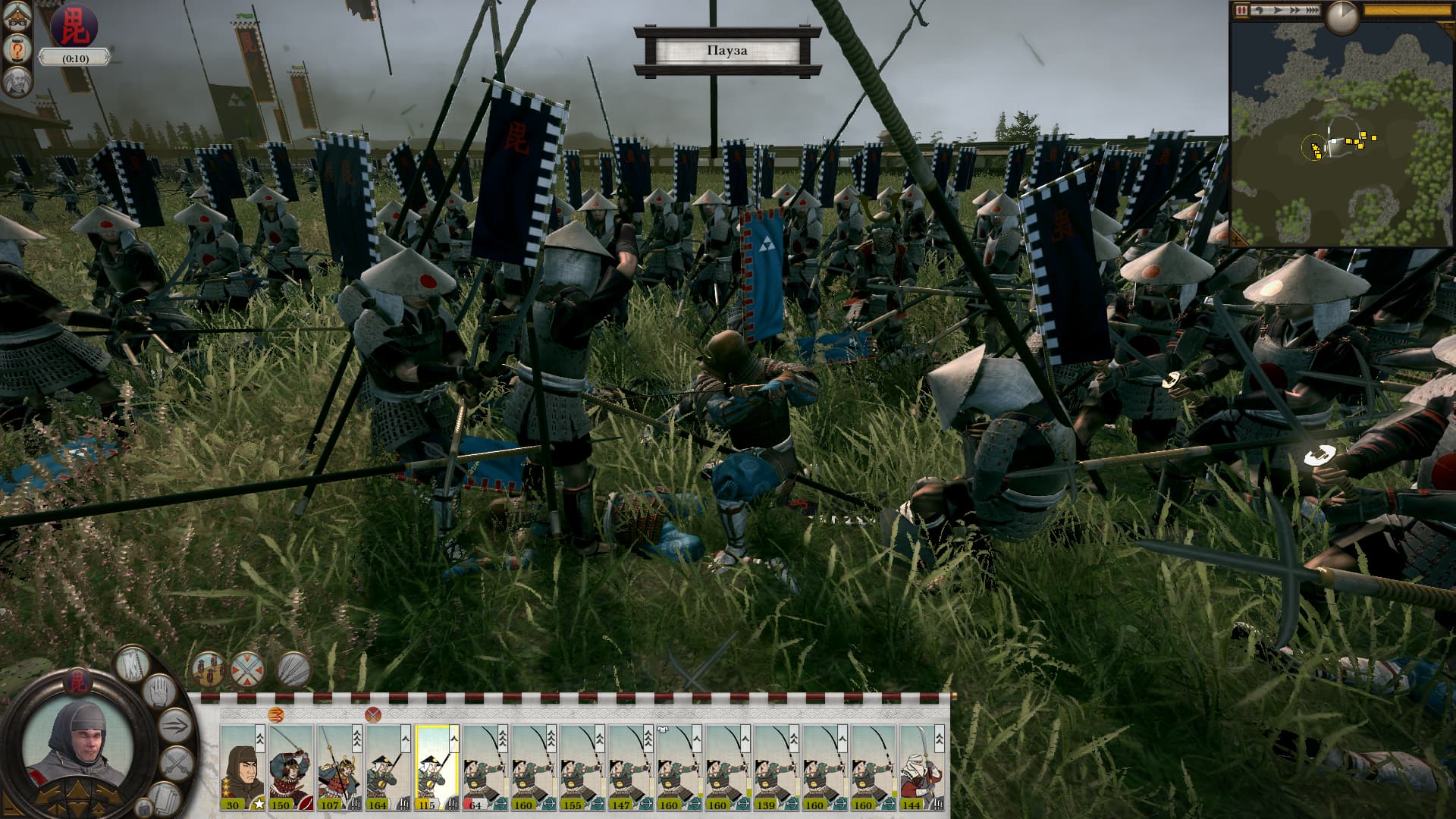Select the hooded general unit card
The image size is (1456, 819).
(x=242, y=767)
